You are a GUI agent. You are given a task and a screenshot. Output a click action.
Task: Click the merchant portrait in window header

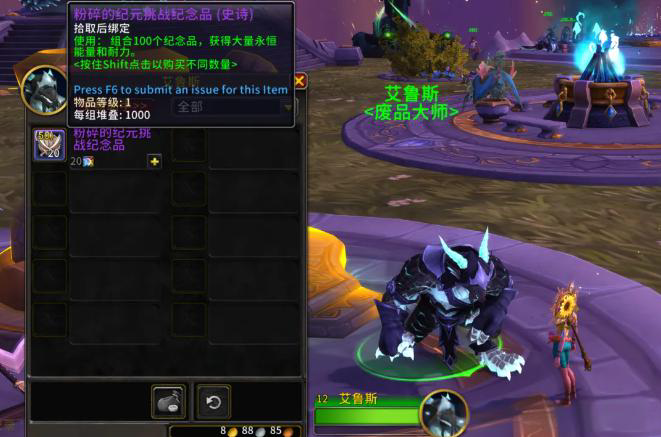pyautogui.click(x=45, y=90)
